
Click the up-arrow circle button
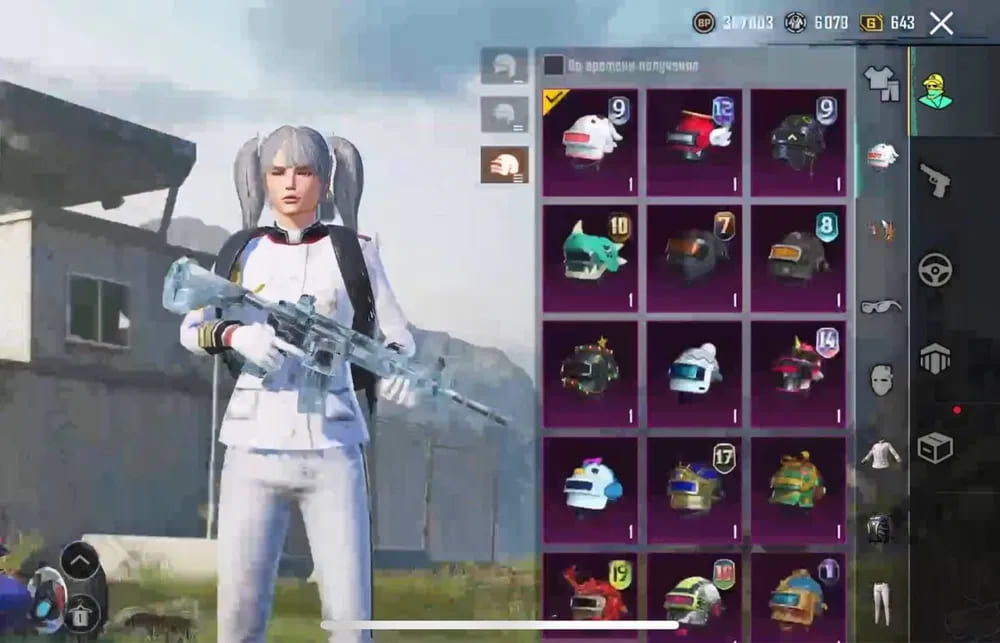coord(80,560)
